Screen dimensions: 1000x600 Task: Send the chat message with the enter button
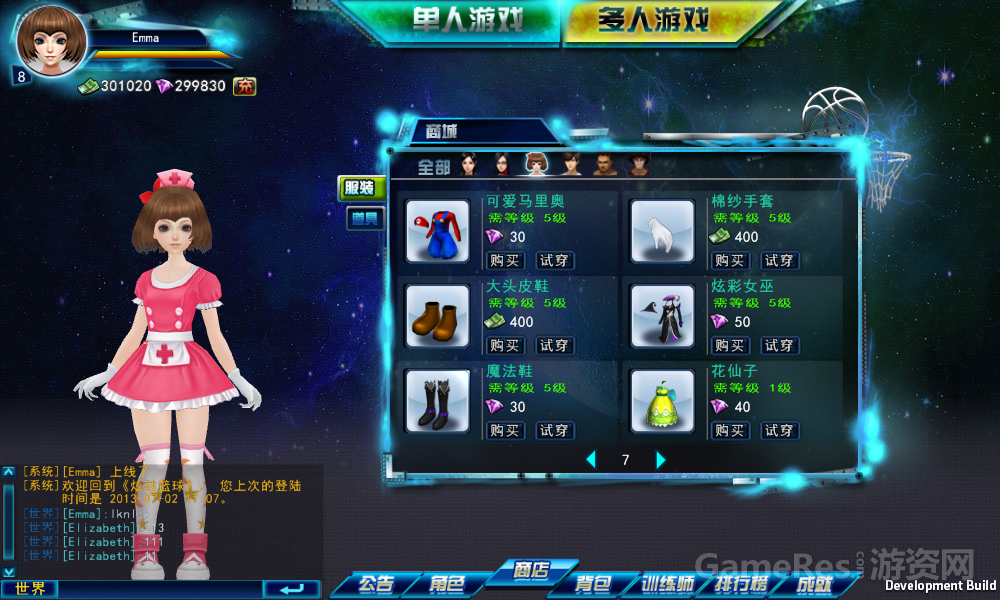click(x=291, y=588)
